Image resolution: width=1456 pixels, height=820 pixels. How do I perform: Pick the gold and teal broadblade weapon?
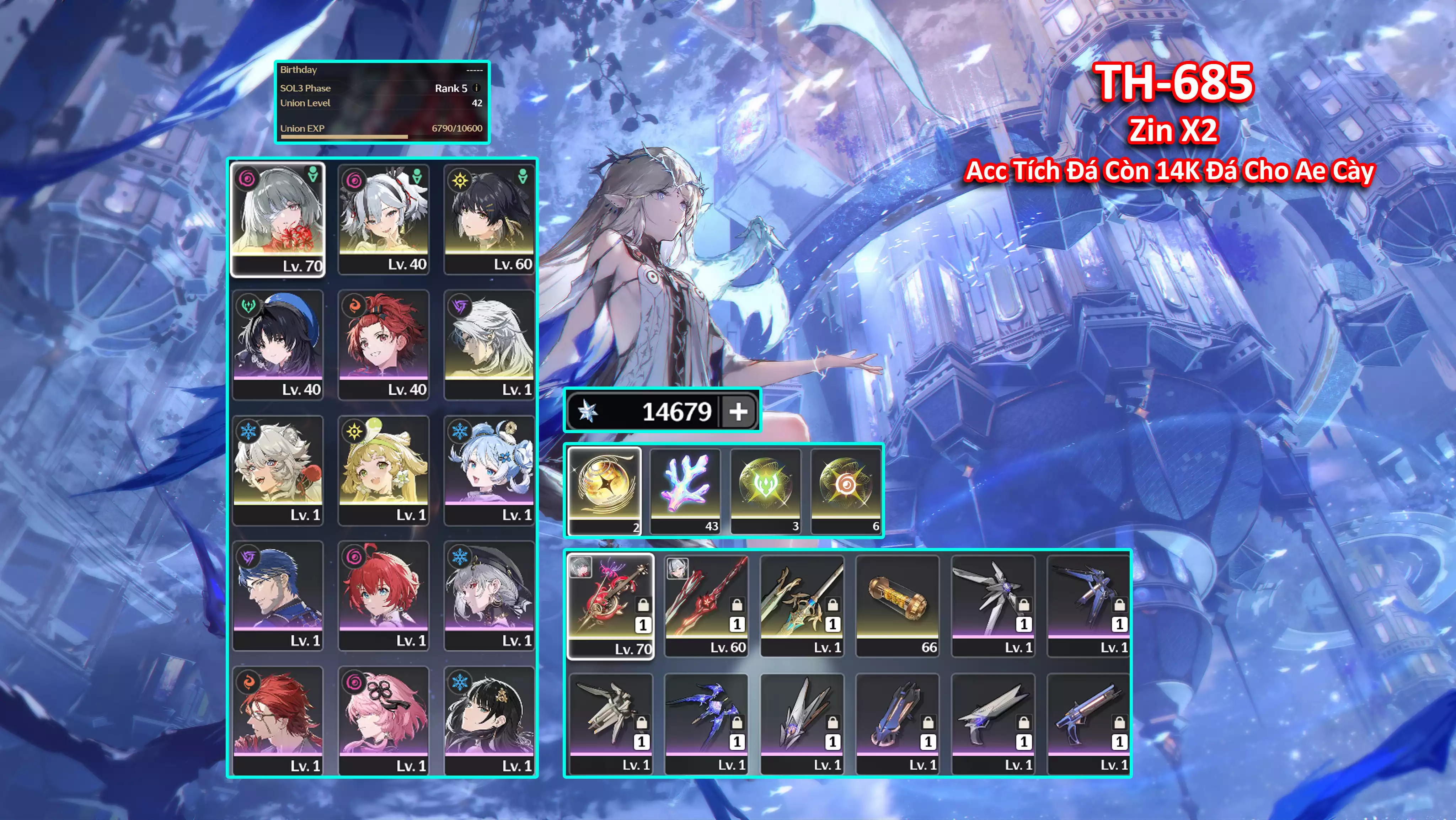(x=802, y=606)
